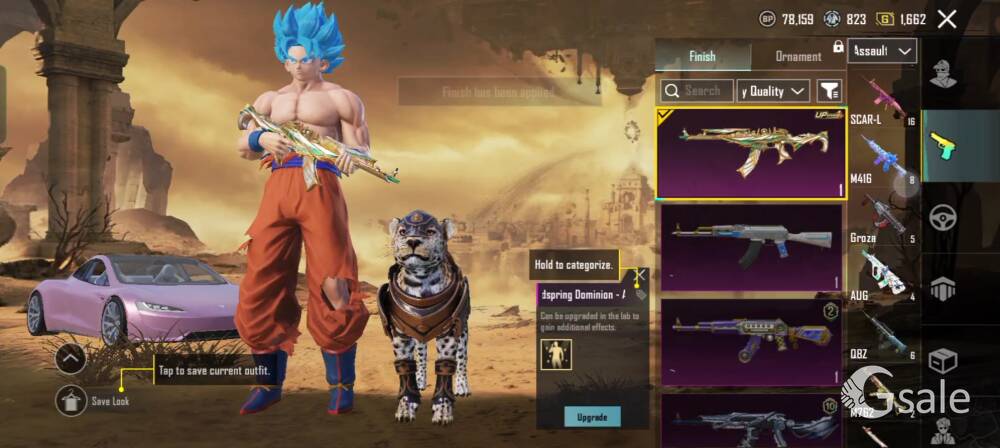Choose the silver-blue AKM finish tile

point(751,246)
